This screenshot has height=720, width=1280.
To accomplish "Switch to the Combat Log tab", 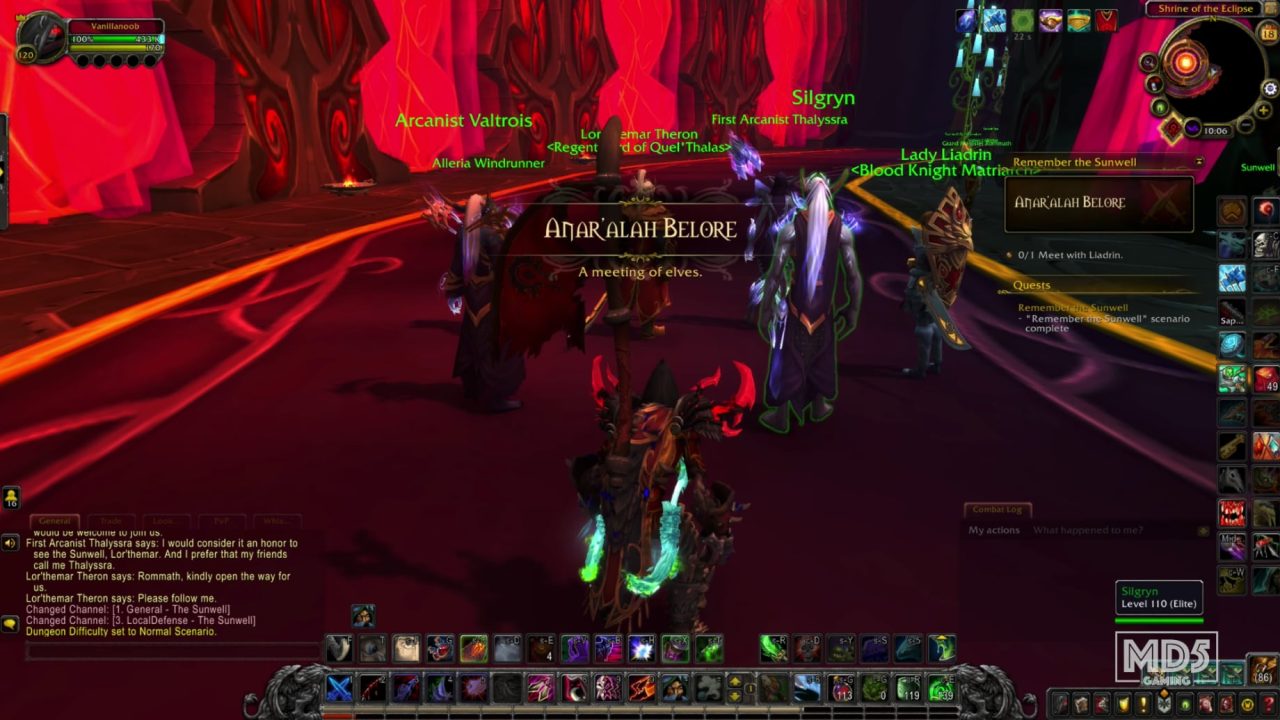I will click(x=1000, y=509).
